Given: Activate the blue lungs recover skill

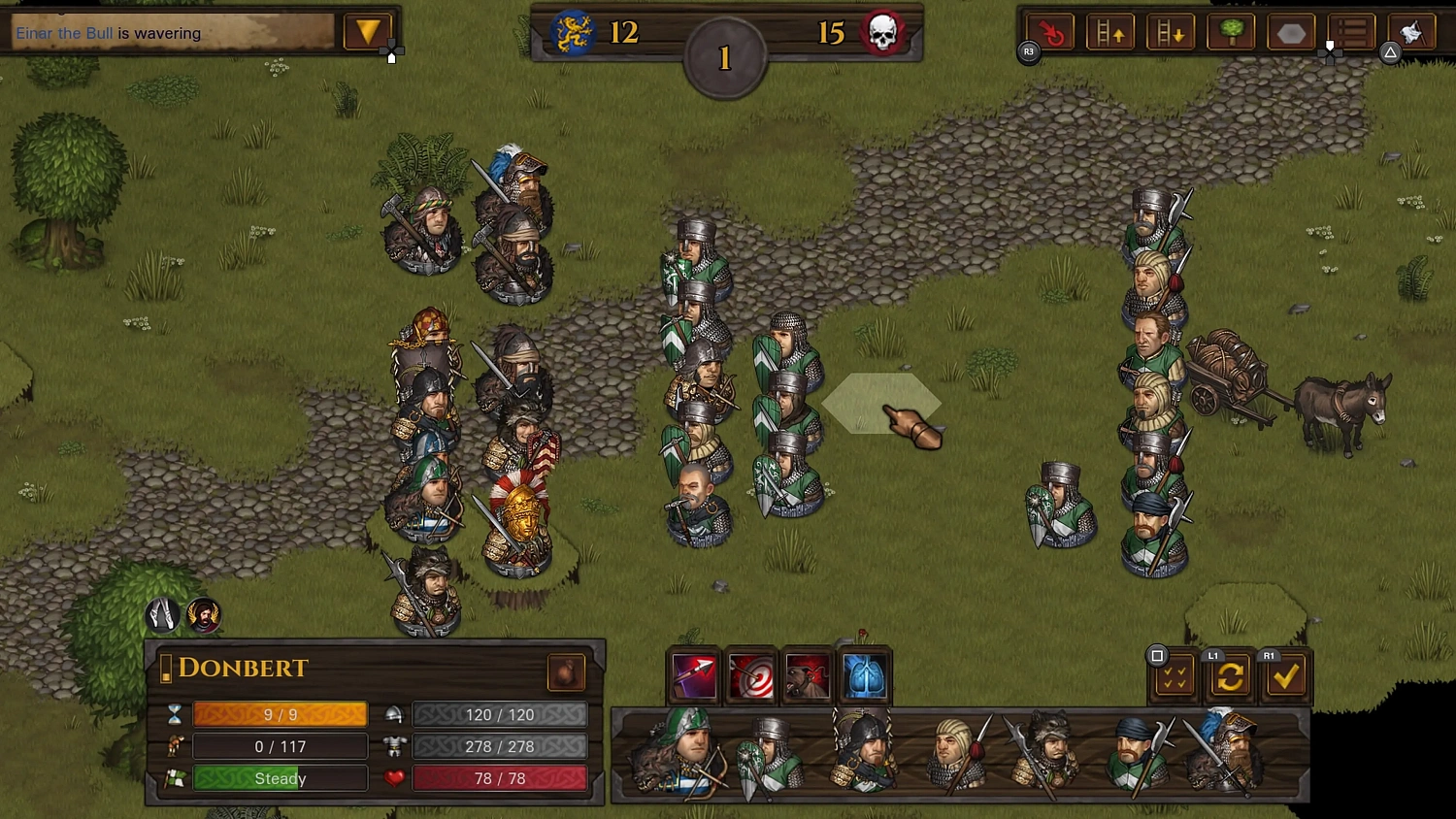Looking at the screenshot, I should click(x=863, y=675).
